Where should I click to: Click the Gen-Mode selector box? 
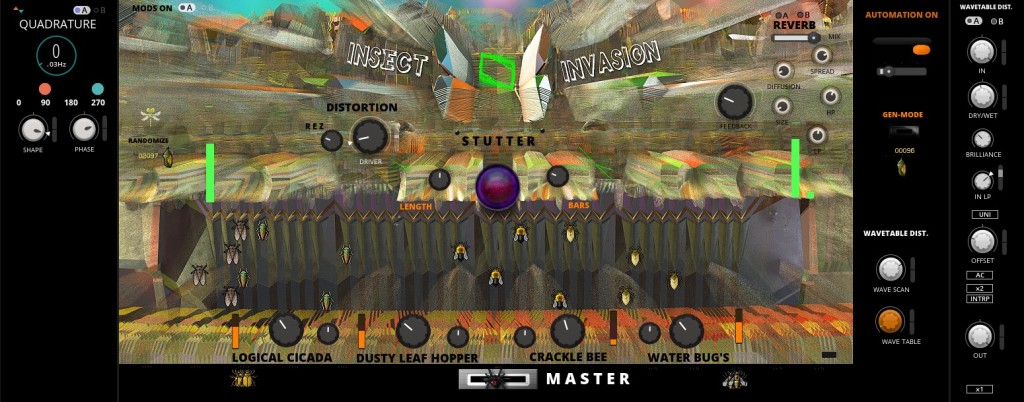point(905,132)
